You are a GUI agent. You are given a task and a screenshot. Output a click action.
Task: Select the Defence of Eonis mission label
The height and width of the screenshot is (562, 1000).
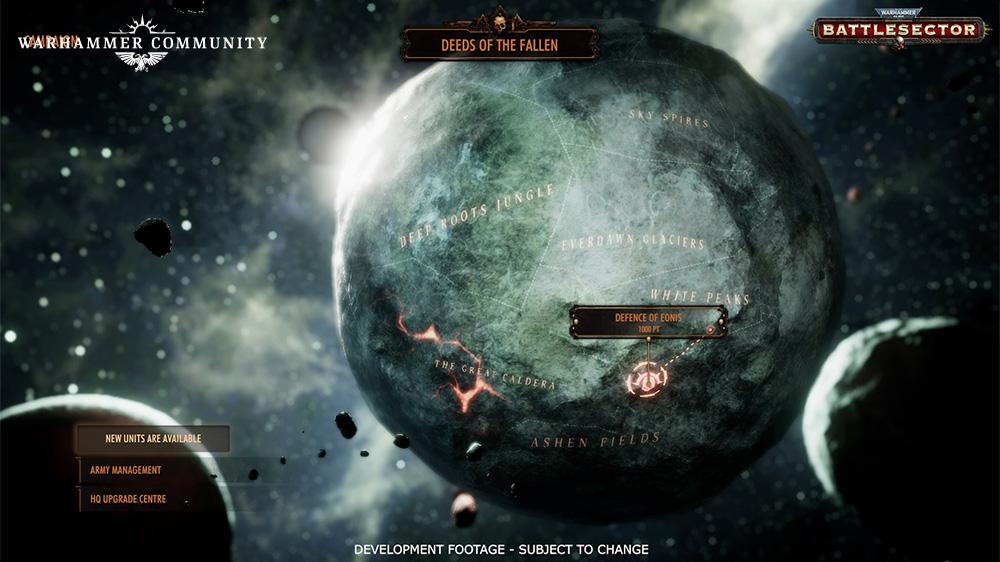(x=648, y=322)
